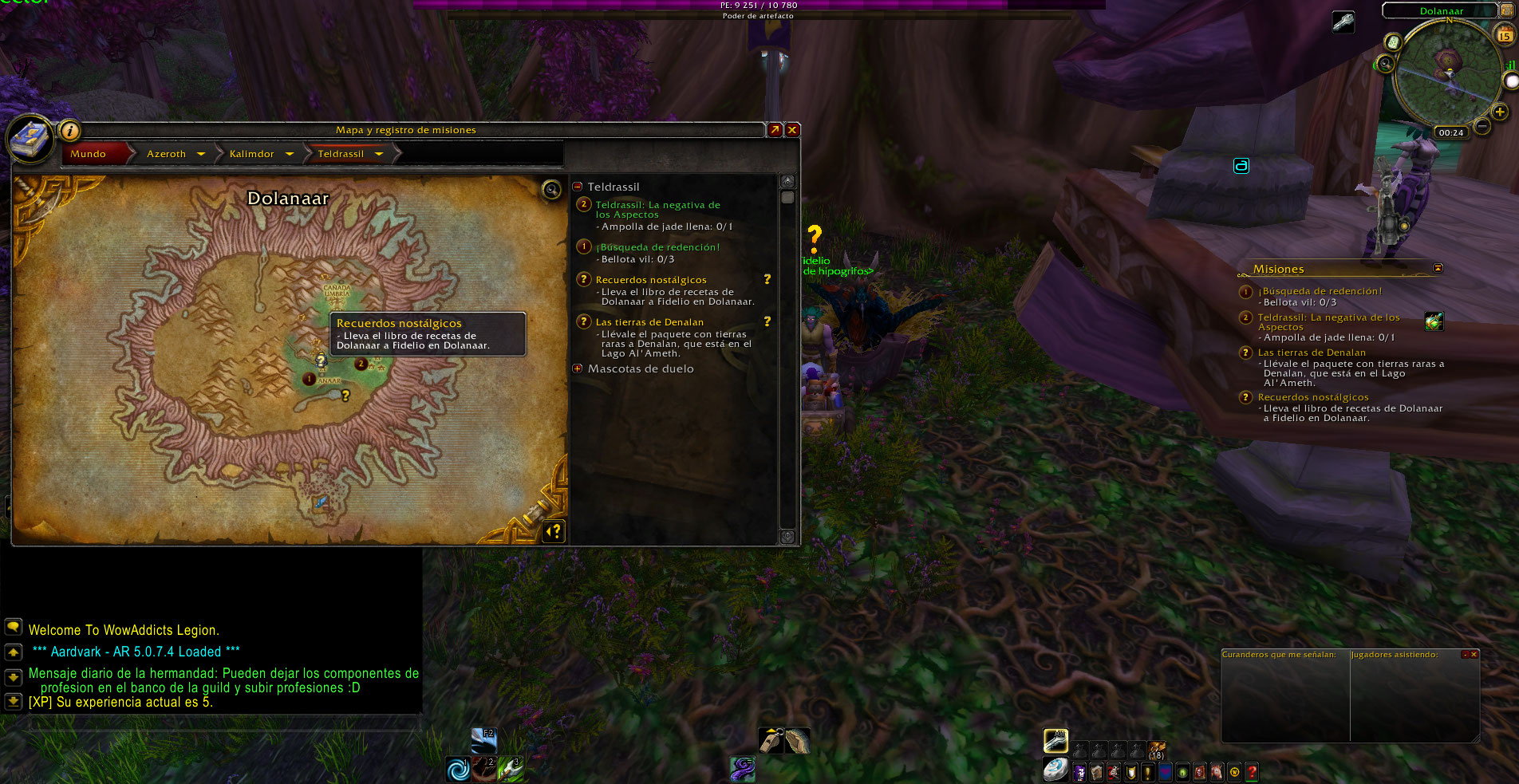Zoom out the minimap with minus button
Screen dimensions: 1519x784
pos(1482,126)
